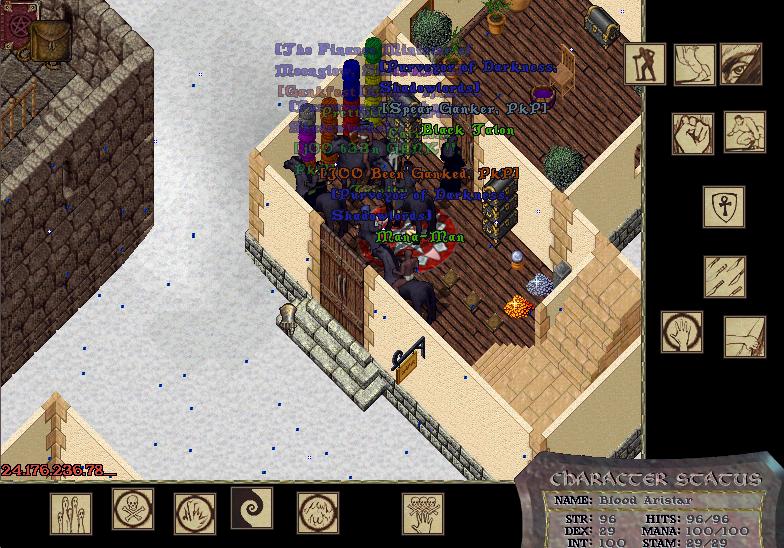Screen dimensions: 784x548
Task: Click the Character Status panel header
Action: click(655, 479)
